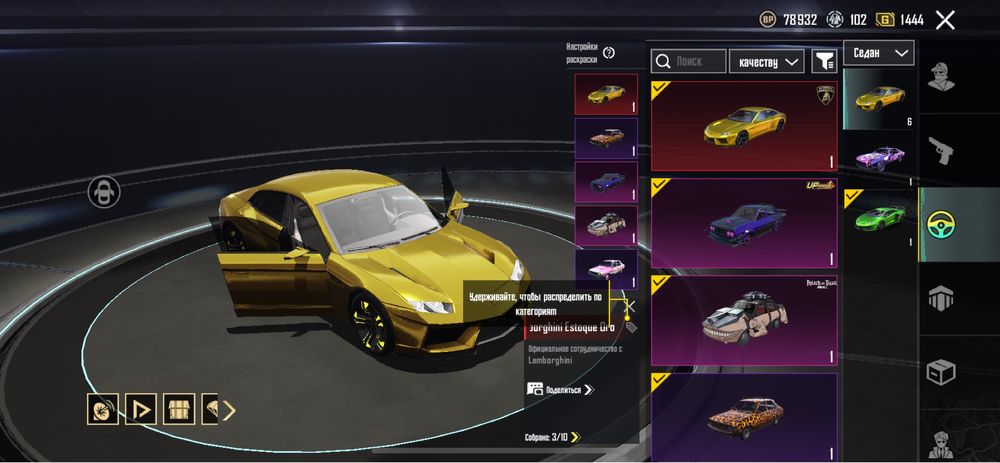Viewport: 1000px width, 463px height.
Task: Open the treasure chest icon button
Action: [179, 408]
